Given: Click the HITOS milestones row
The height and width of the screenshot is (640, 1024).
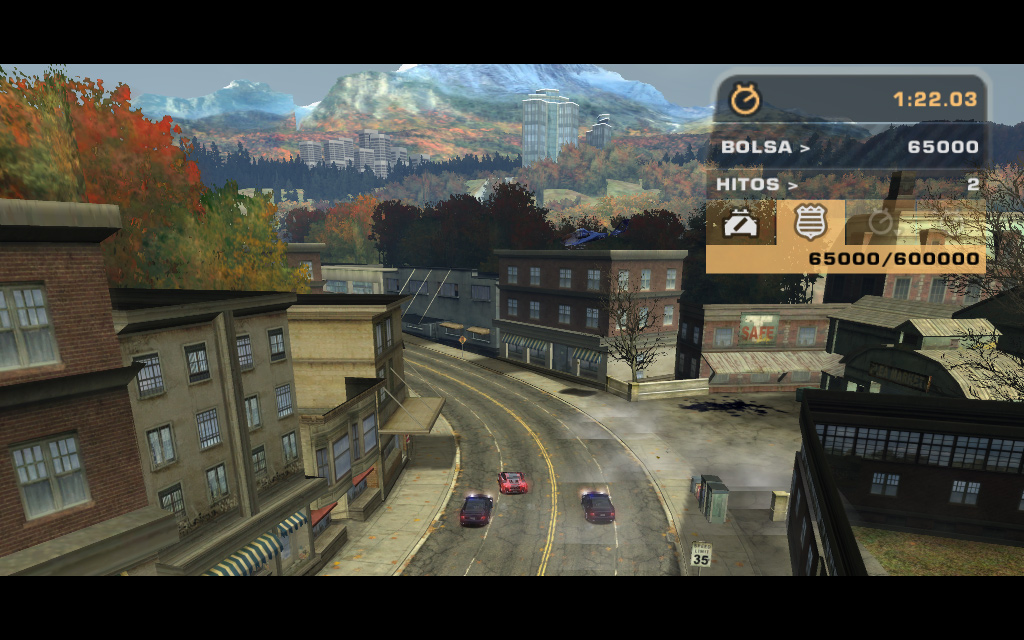Looking at the screenshot, I should (849, 184).
